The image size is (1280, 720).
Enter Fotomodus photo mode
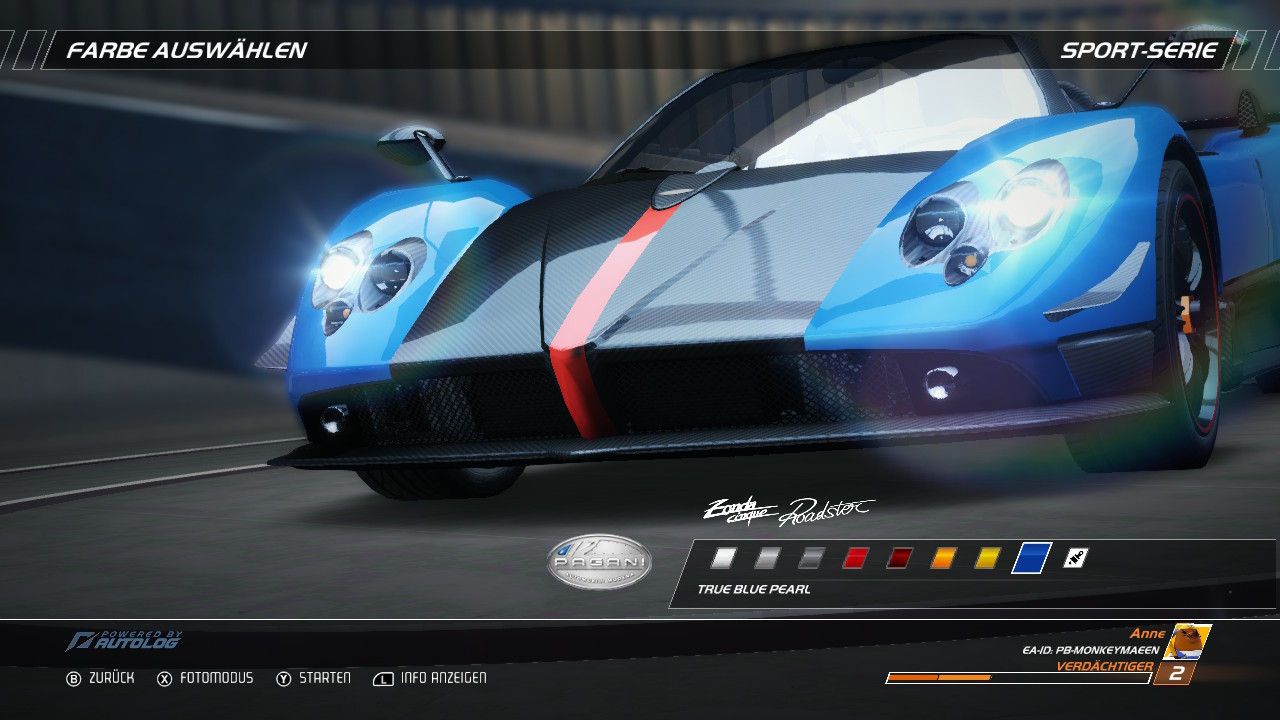click(x=205, y=678)
